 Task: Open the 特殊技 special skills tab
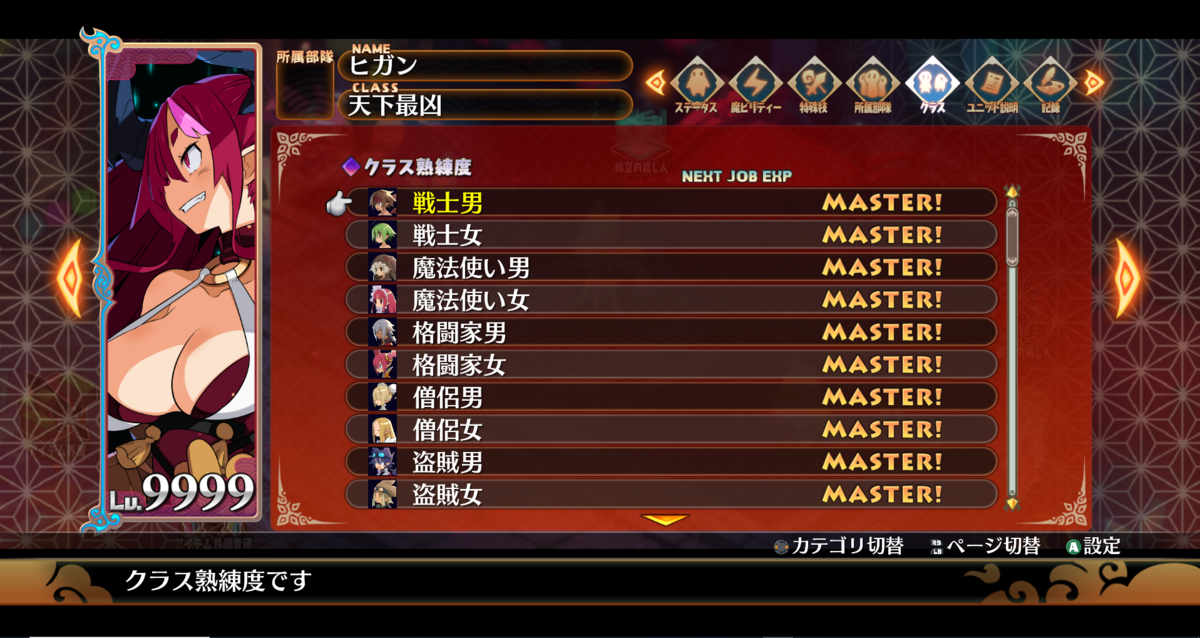(x=814, y=83)
